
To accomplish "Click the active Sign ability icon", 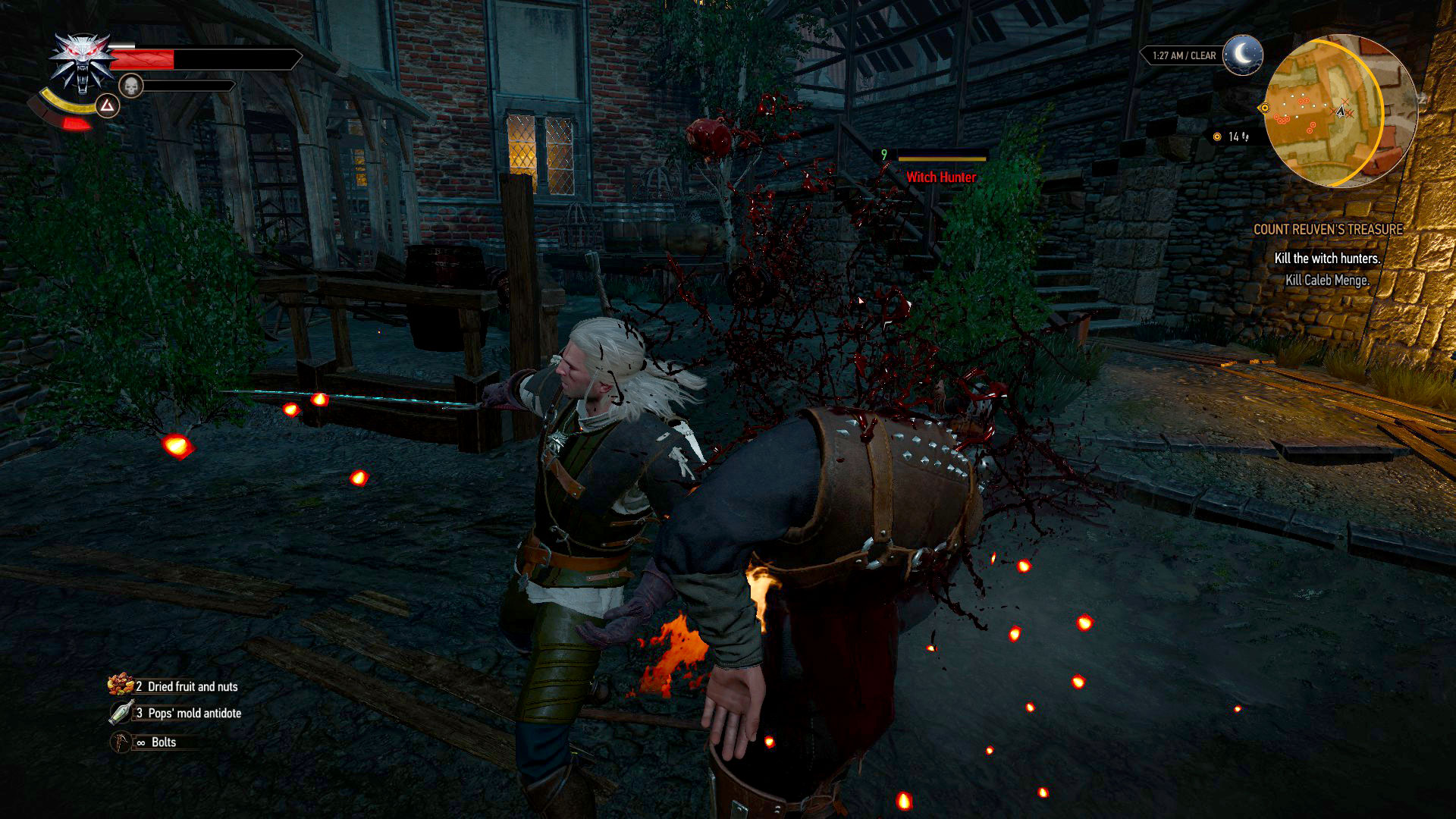I will pos(108,106).
